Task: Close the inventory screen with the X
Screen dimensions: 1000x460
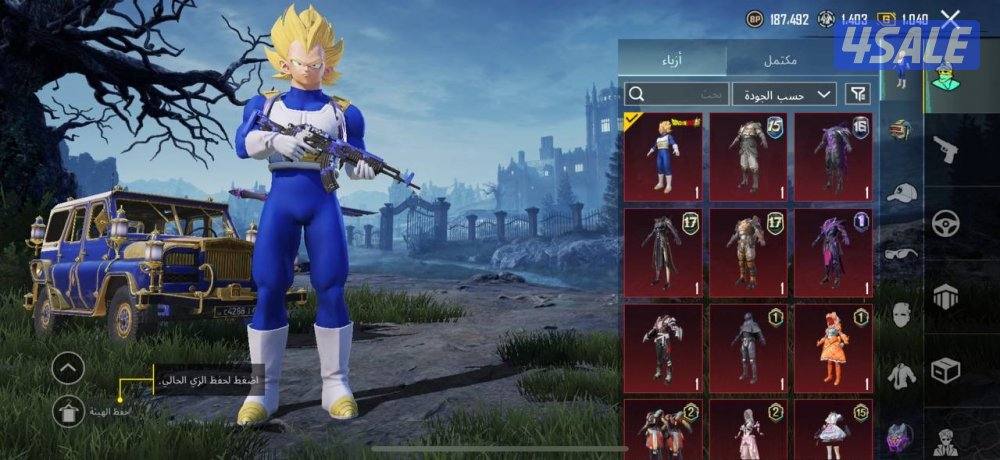Action: [950, 18]
